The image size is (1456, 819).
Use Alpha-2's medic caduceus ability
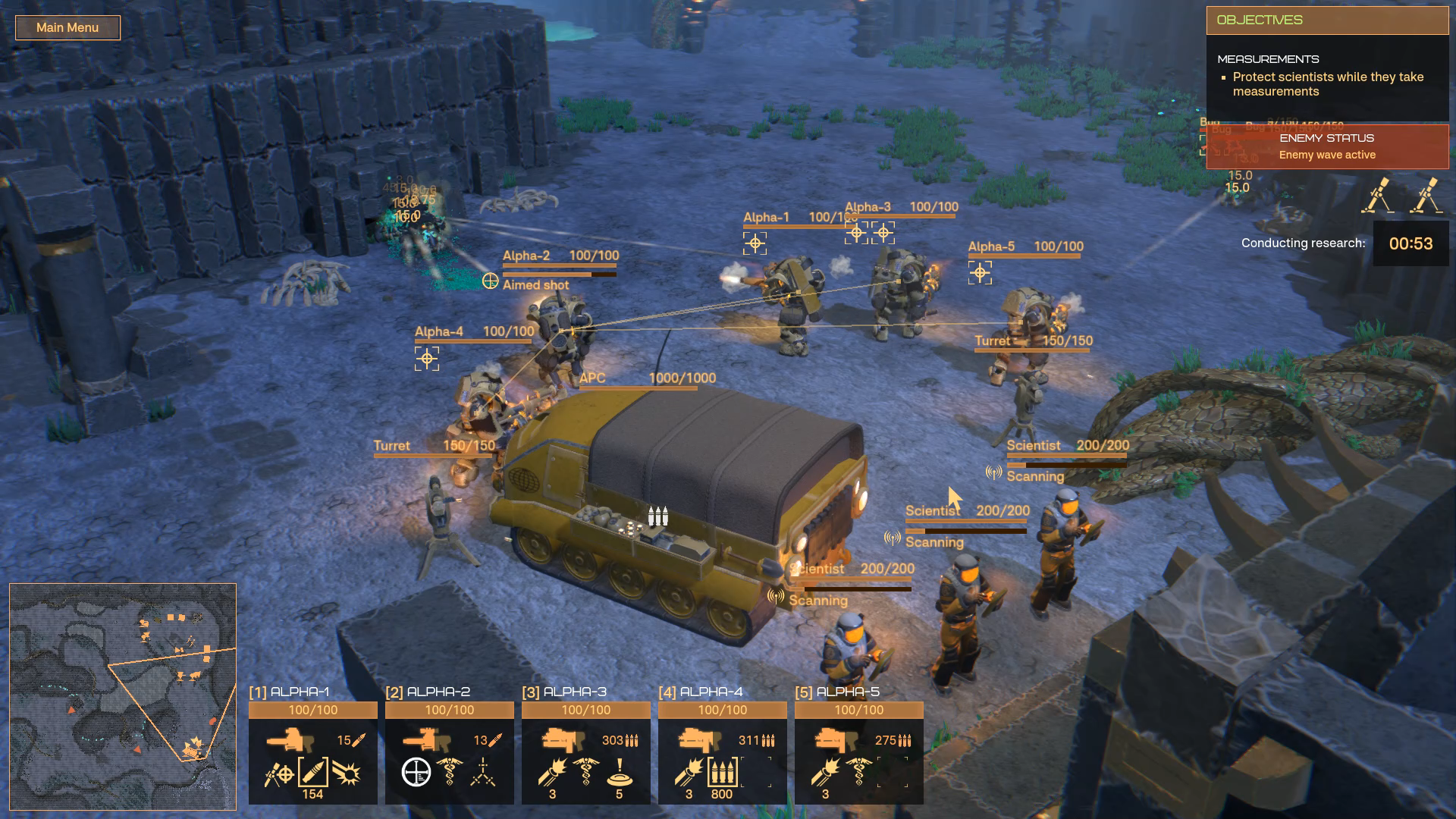tap(450, 773)
